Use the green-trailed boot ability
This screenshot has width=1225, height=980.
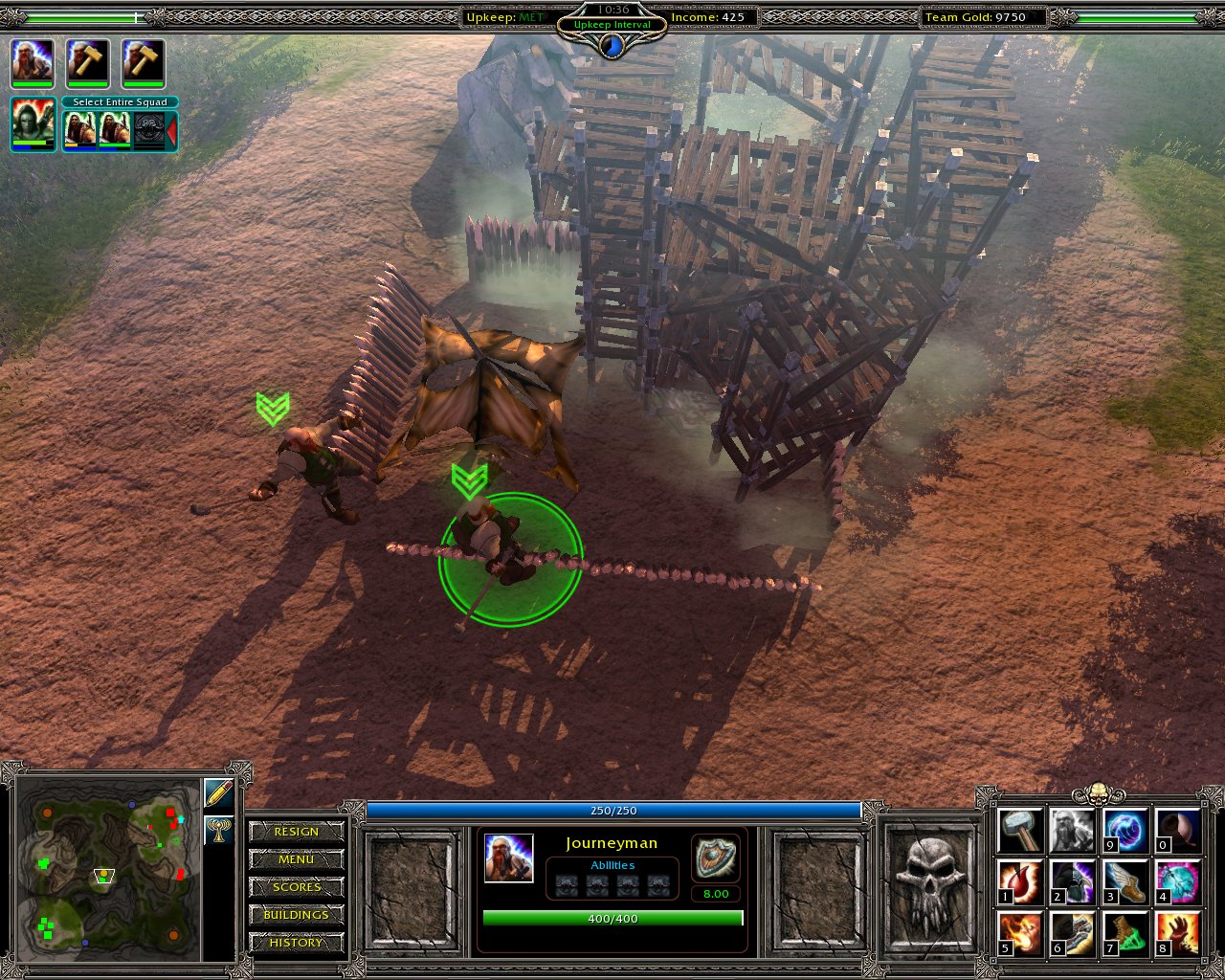pyautogui.click(x=1125, y=934)
